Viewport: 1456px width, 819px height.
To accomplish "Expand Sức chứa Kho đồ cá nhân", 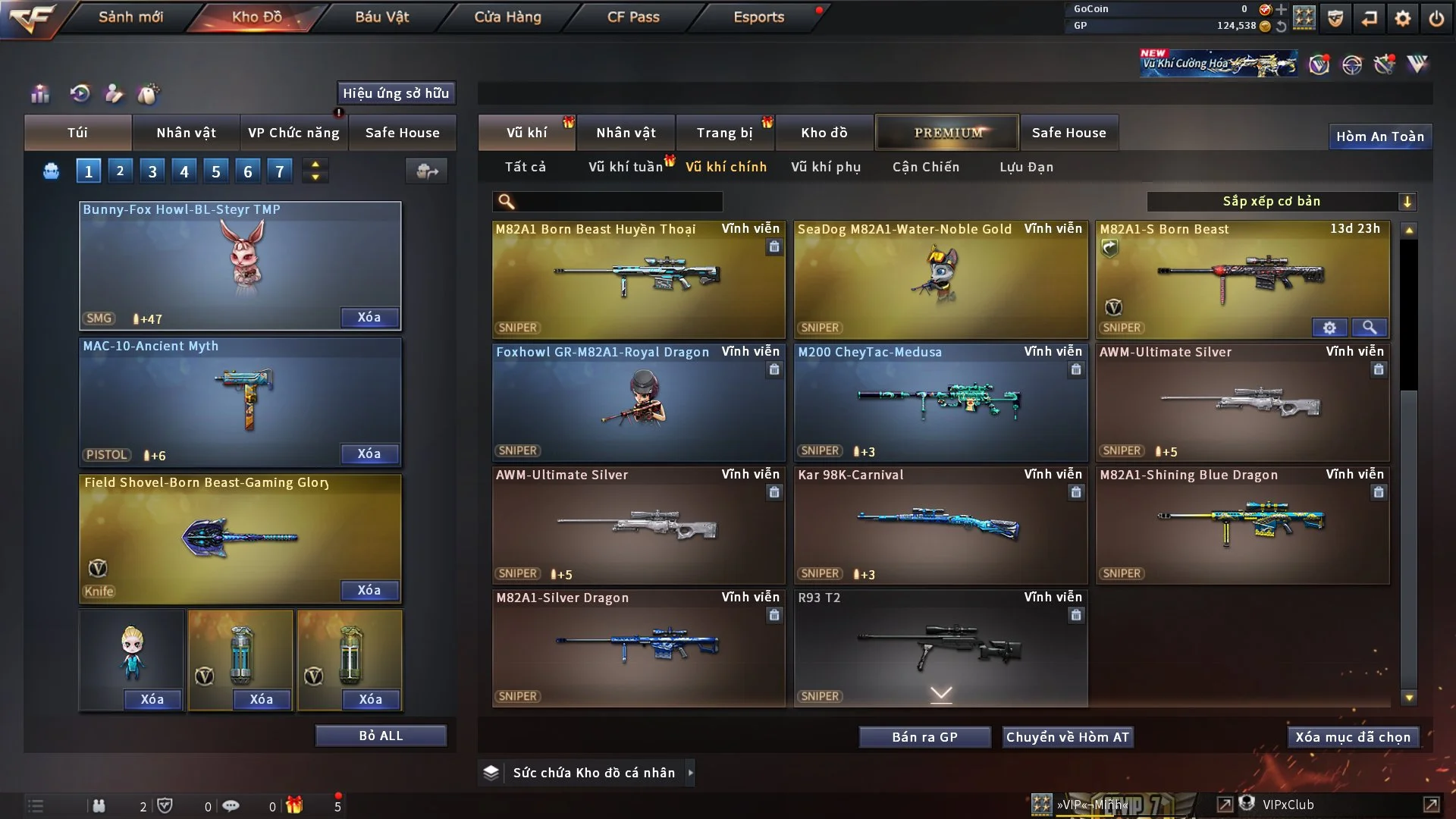I will (594, 773).
